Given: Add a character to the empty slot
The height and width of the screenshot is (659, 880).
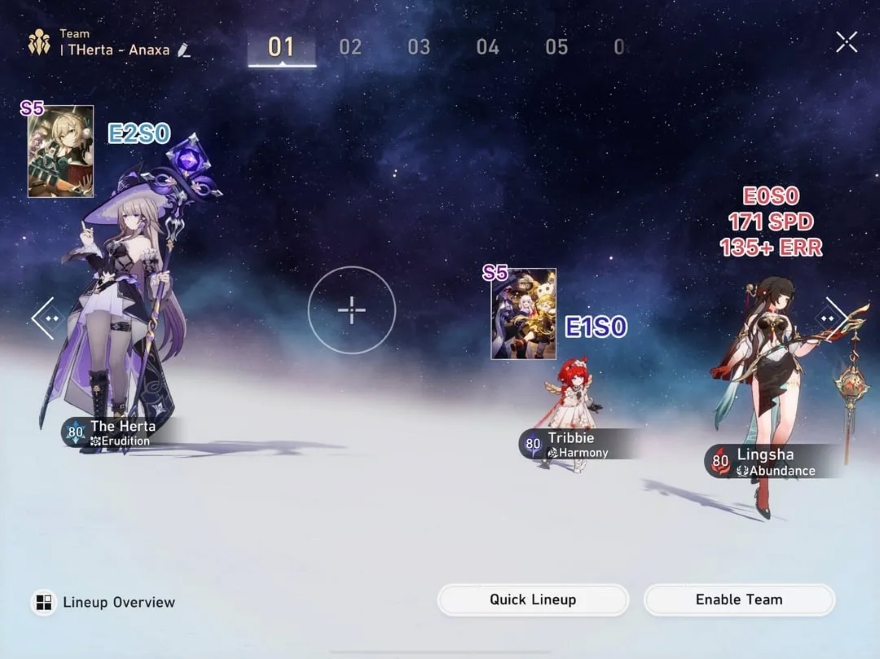Looking at the screenshot, I should tap(352, 310).
